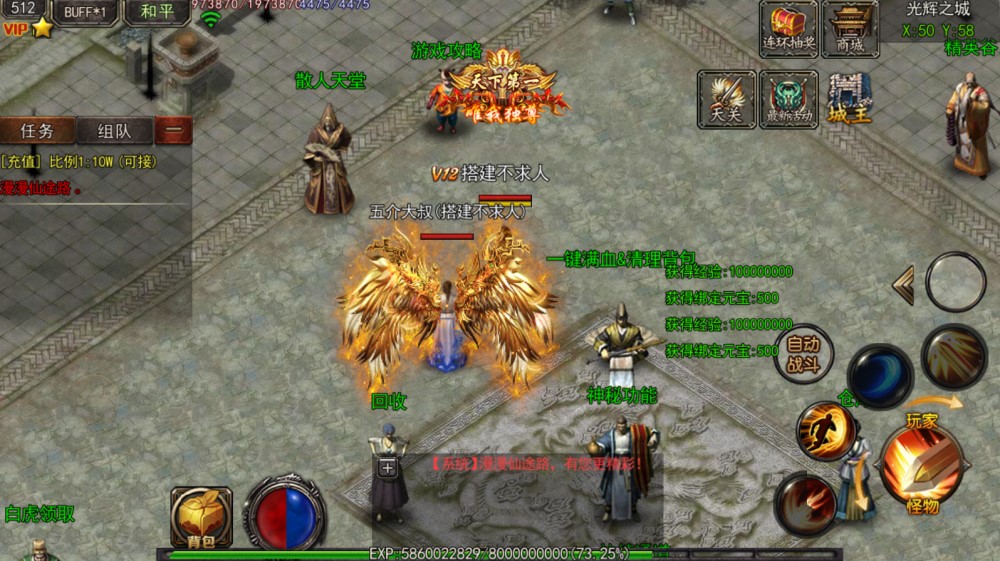The width and height of the screenshot is (1000, 561).
Task: Collapse the quest panel with minus button
Action: (174, 131)
